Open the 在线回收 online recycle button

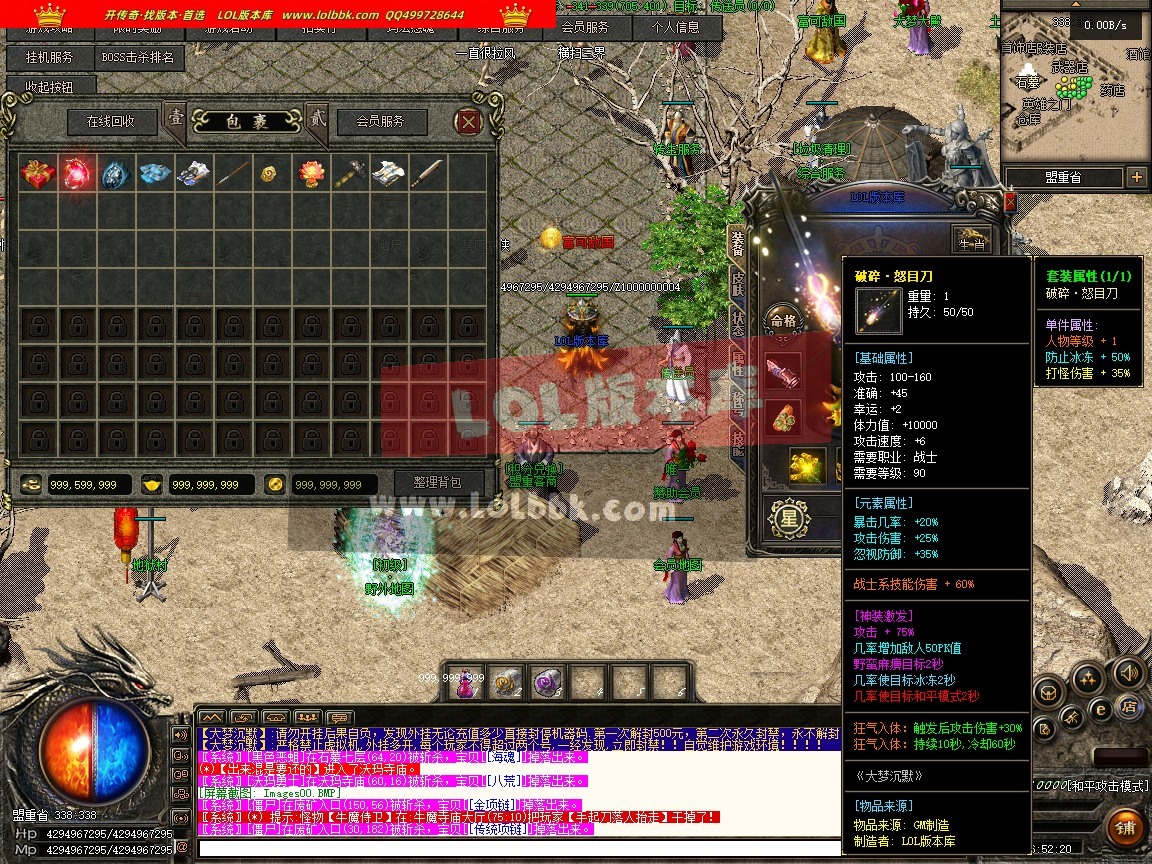click(x=112, y=122)
